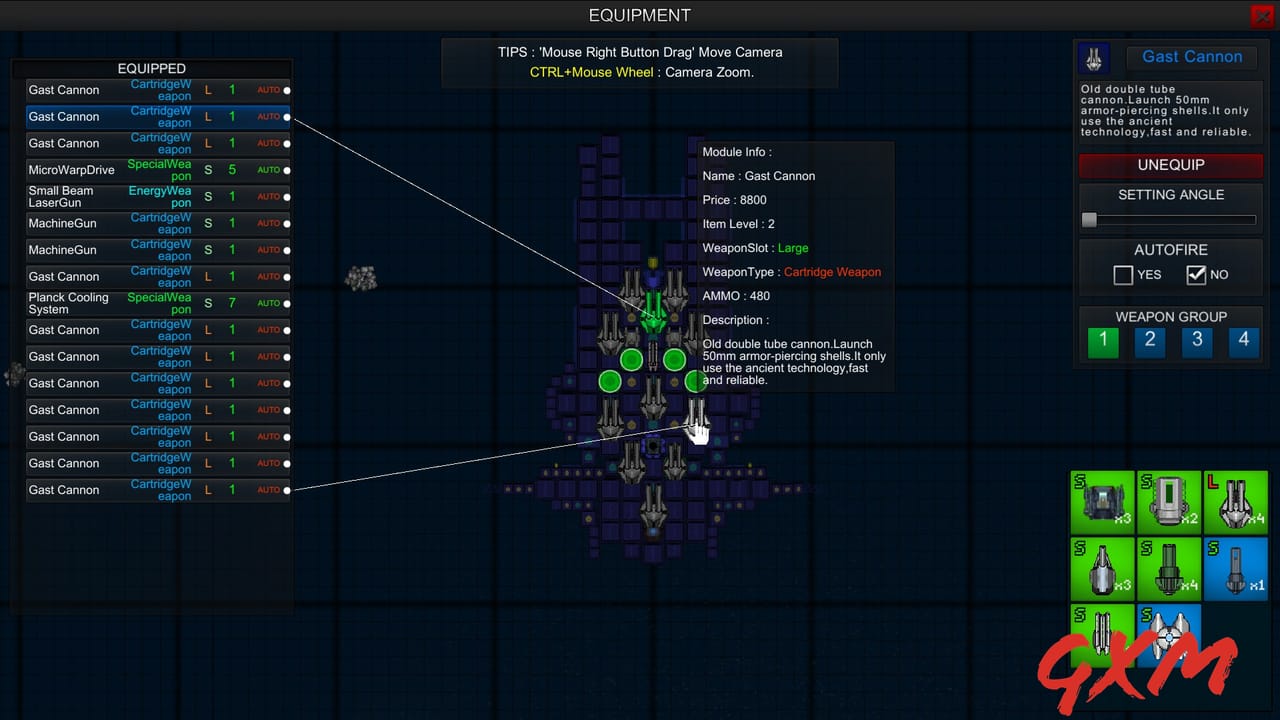
Task: Click the green mounted cannon on the ship
Action: (x=653, y=310)
